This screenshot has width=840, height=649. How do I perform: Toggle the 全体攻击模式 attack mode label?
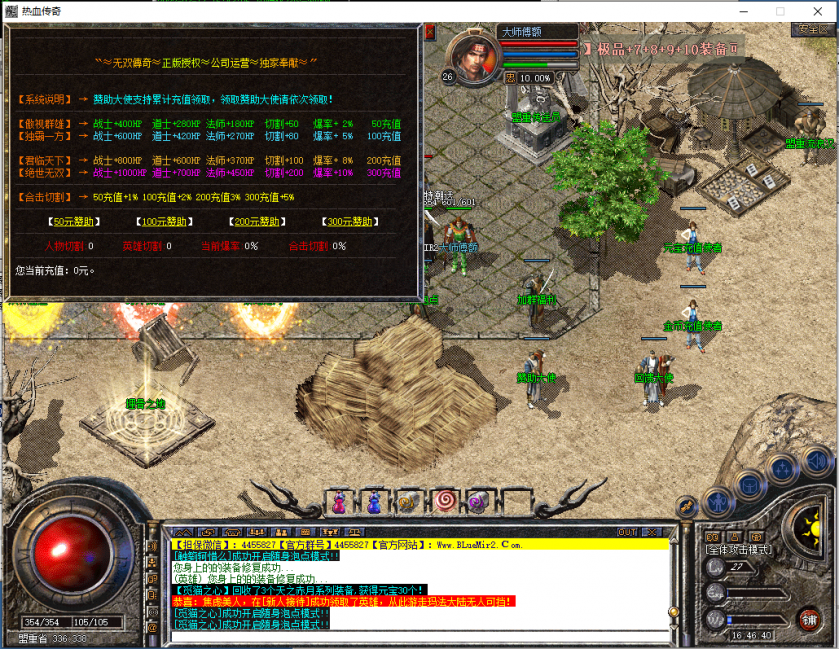pos(737,550)
